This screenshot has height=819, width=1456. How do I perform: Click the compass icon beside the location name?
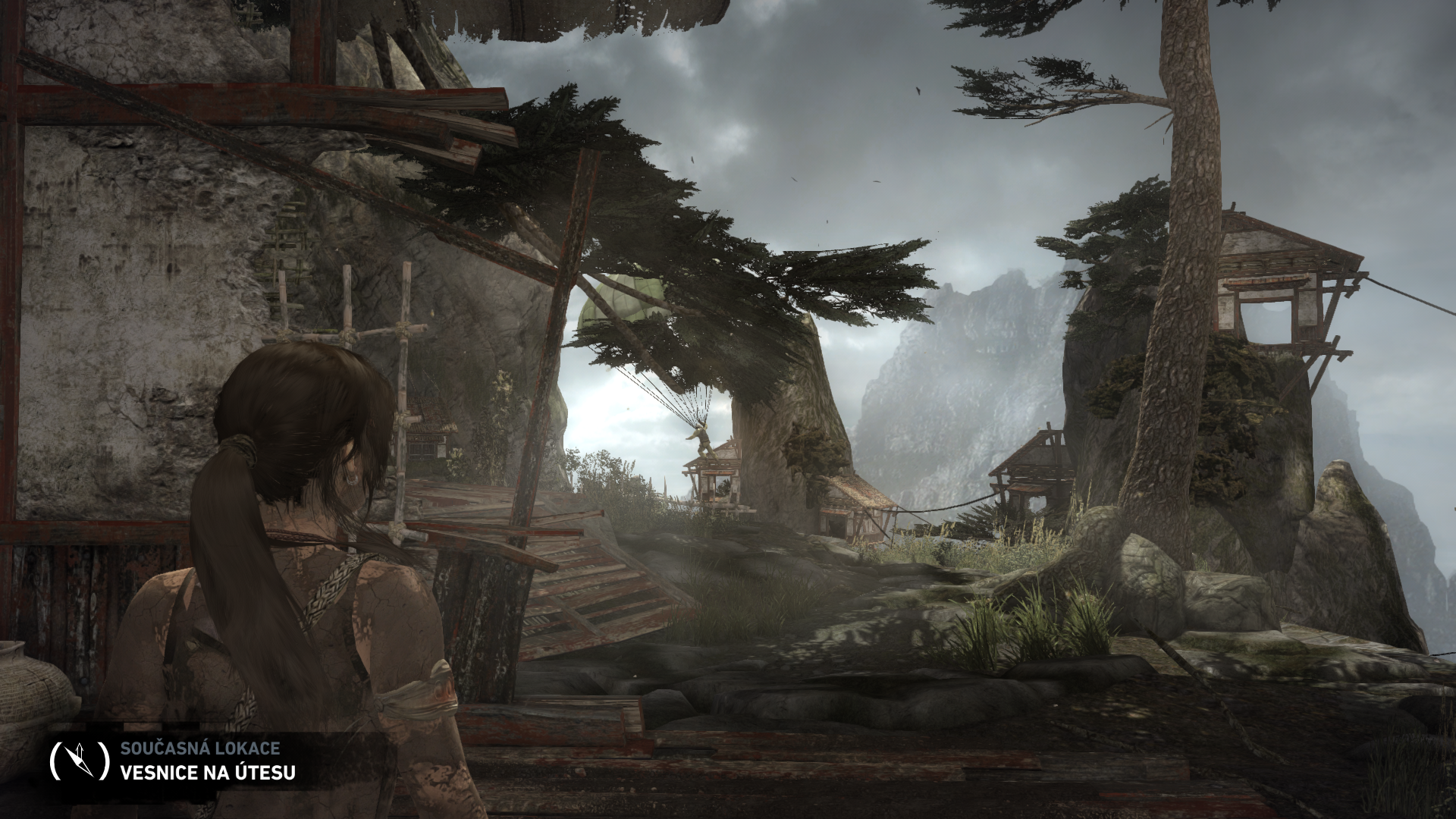pos(80,761)
